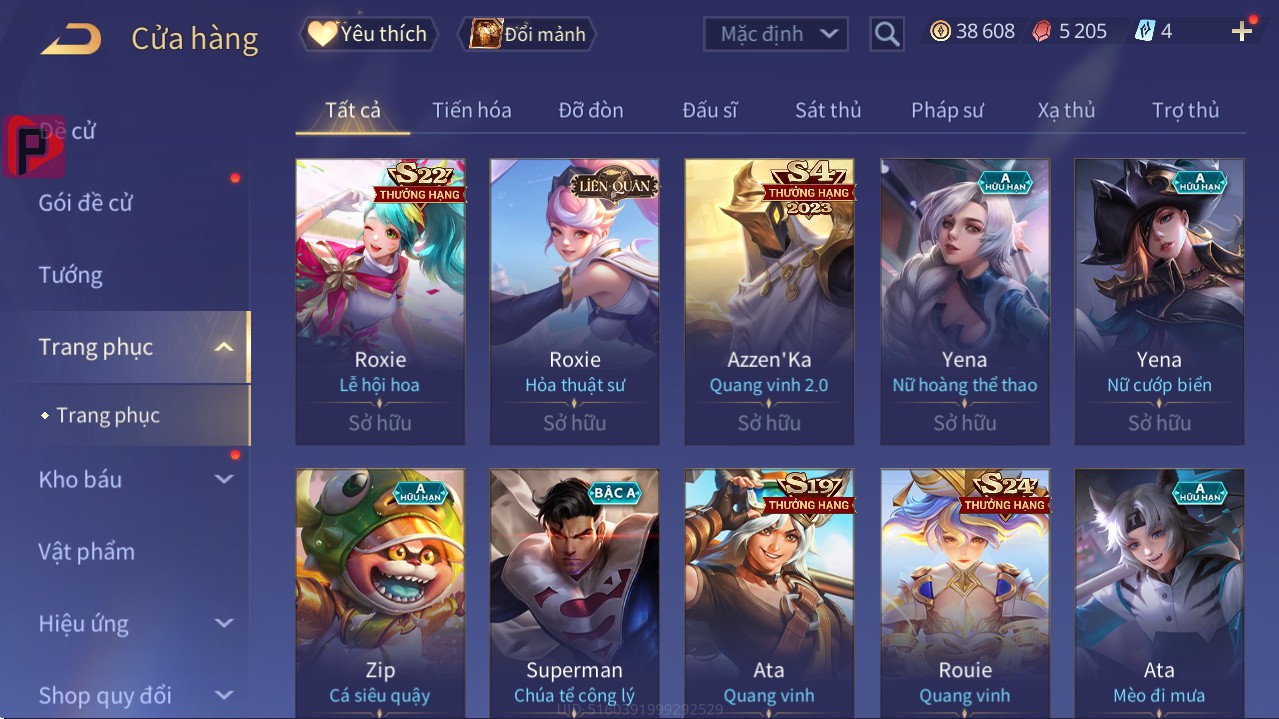Open the Đổi mảnh exchange
Screen dimensions: 1279x719
528,34
